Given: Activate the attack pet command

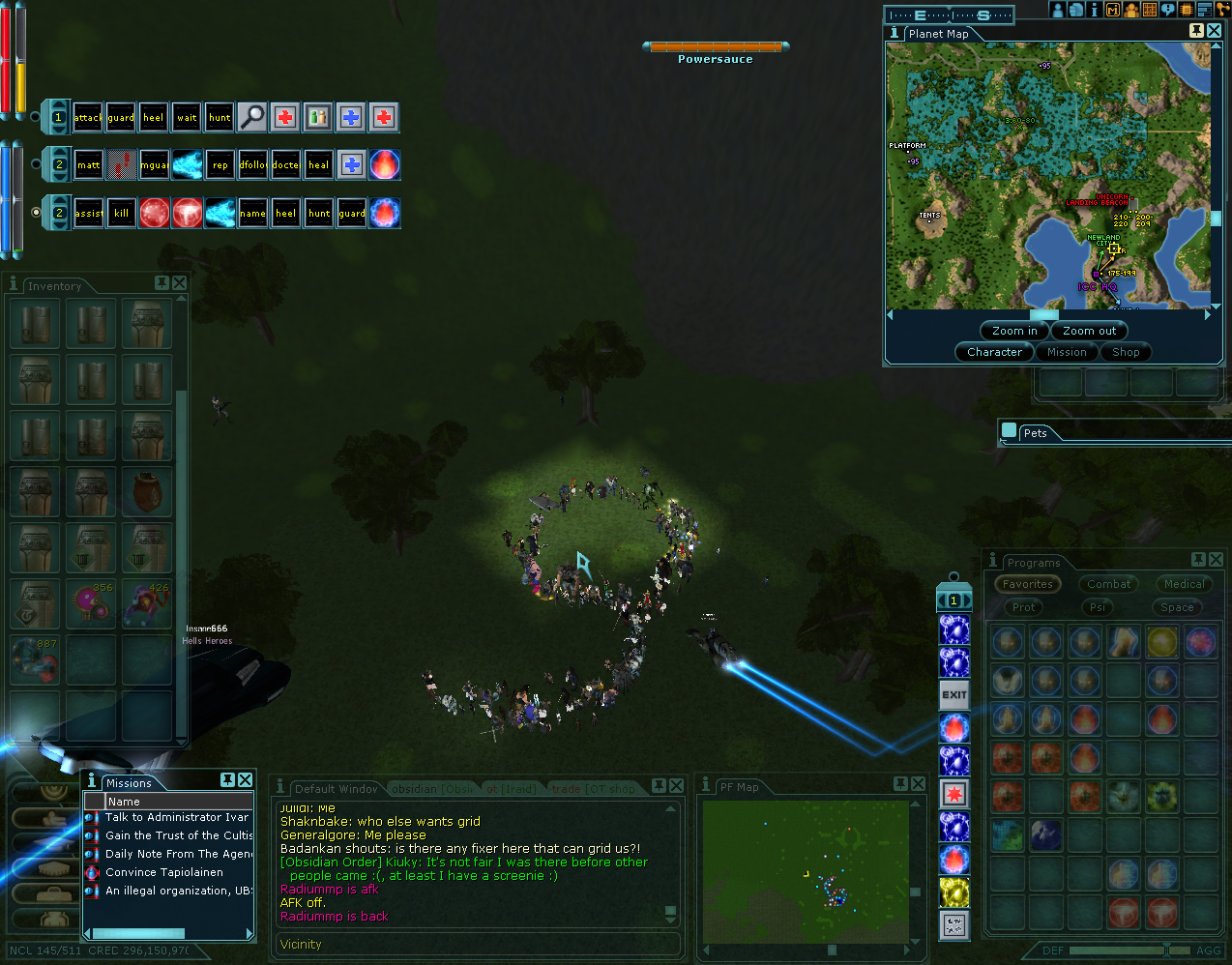Looking at the screenshot, I should 88,118.
